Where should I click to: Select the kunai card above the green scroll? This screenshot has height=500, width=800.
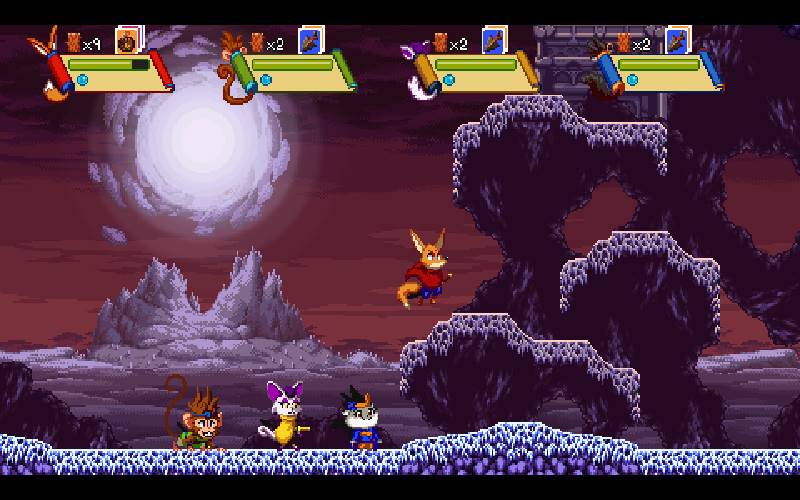tap(310, 40)
